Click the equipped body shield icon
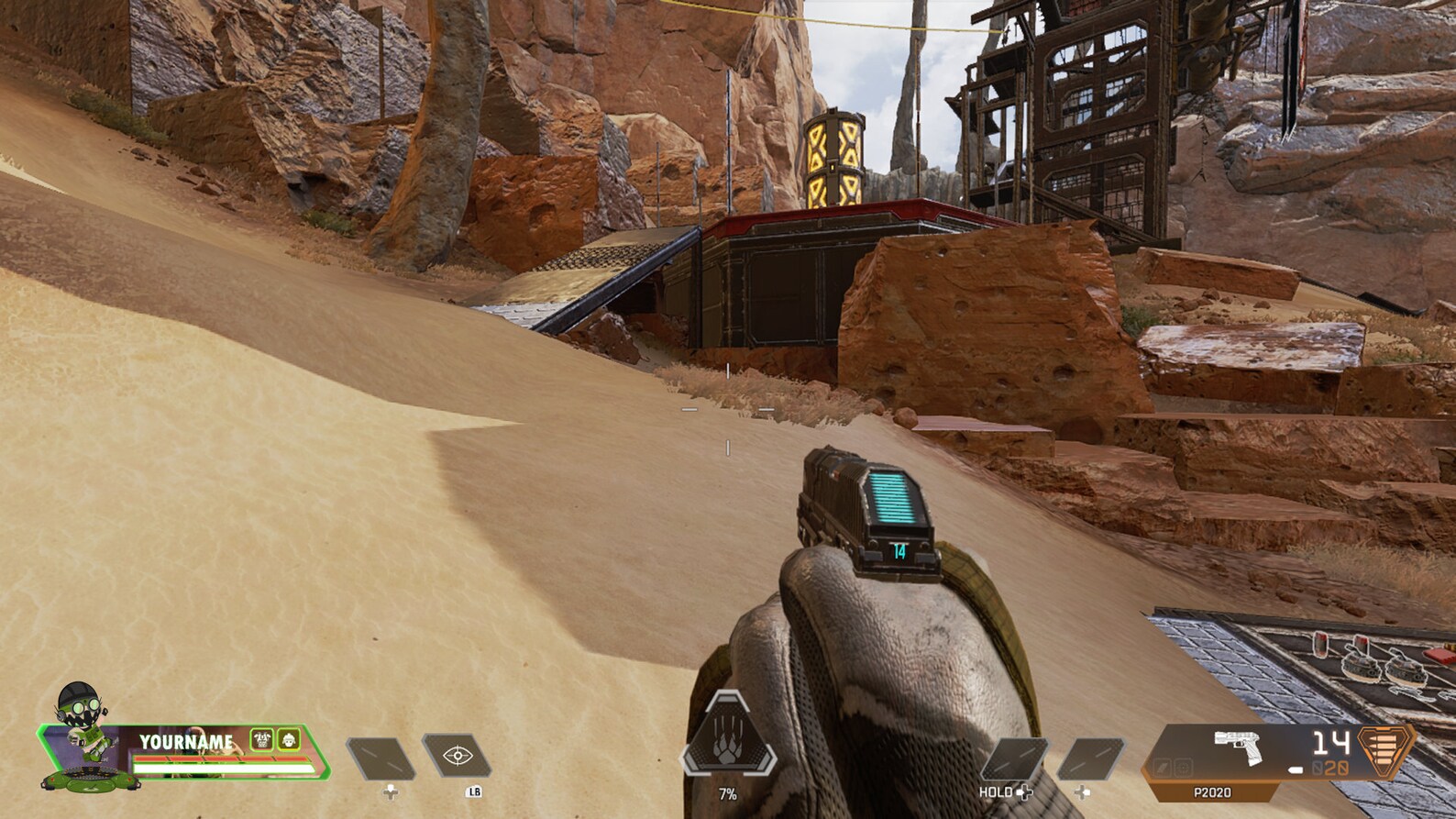 (261, 741)
